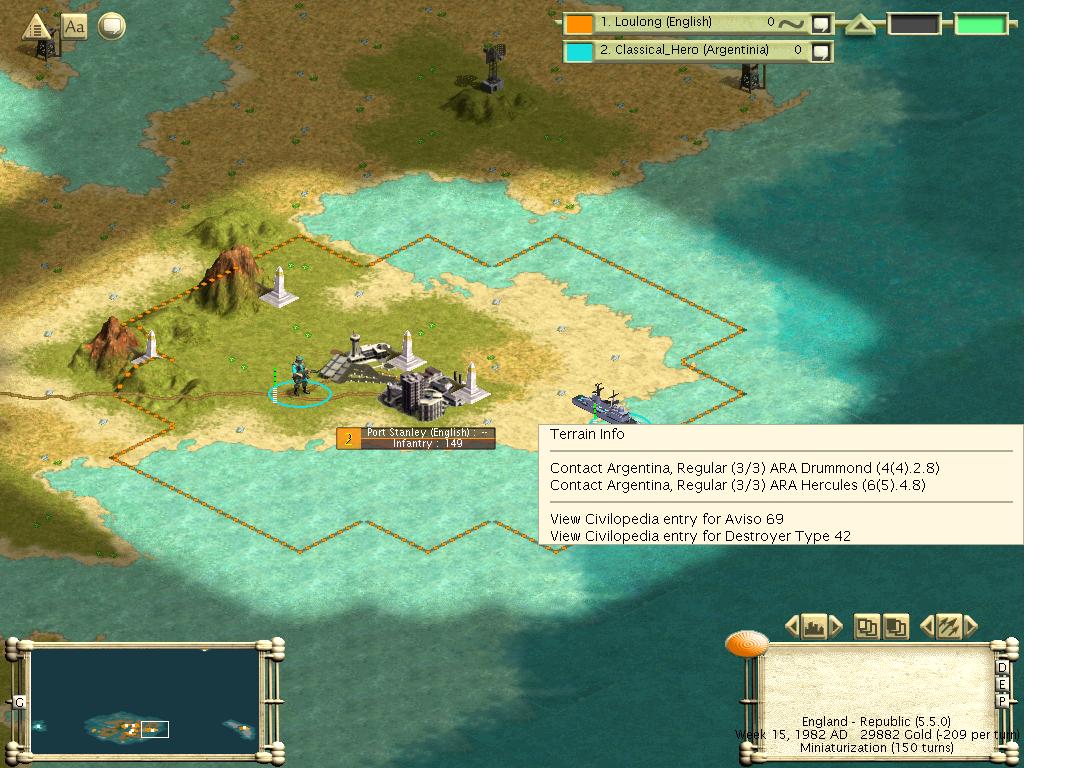This screenshot has height=768, width=1068.
Task: Click the orange end-turn orb
Action: [x=746, y=644]
